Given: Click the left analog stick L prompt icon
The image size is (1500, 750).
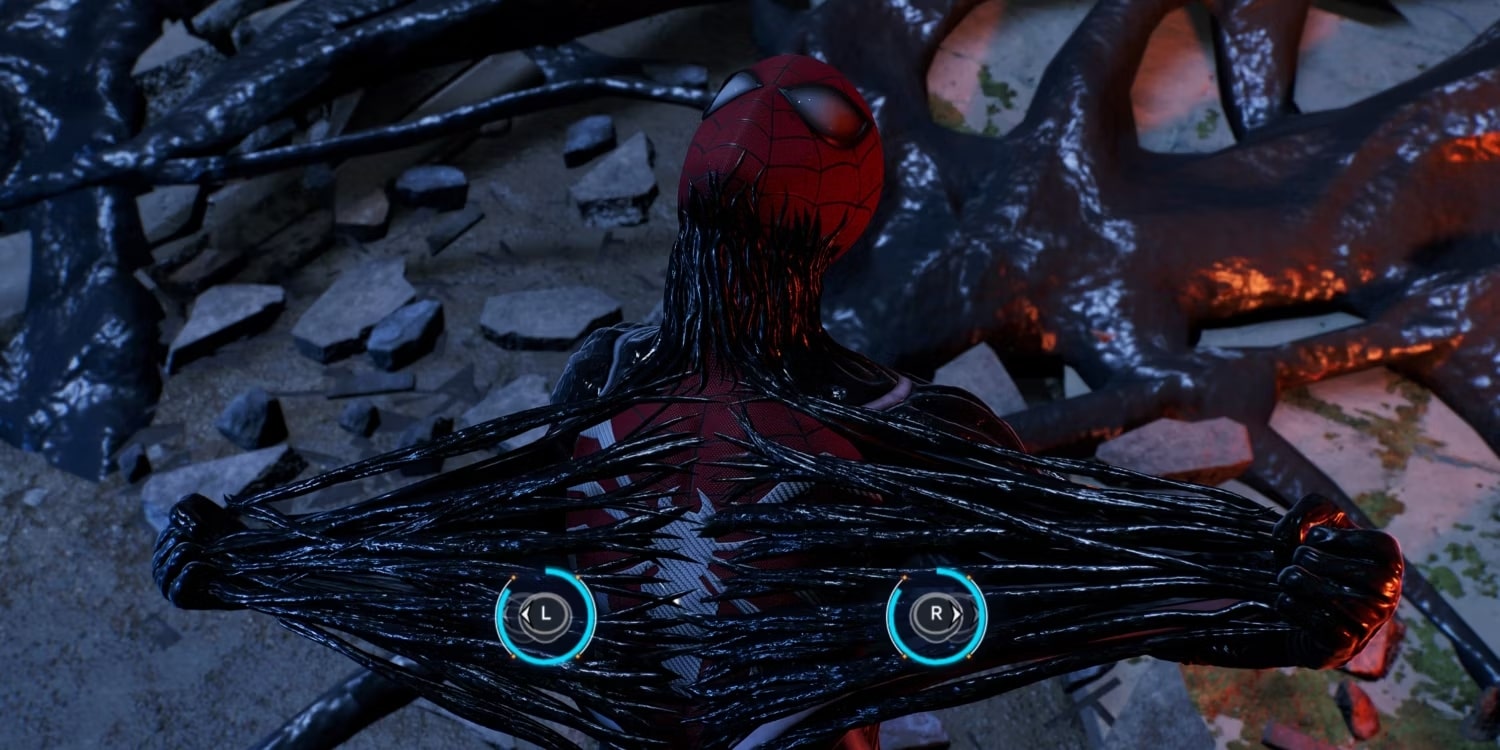Looking at the screenshot, I should 545,614.
